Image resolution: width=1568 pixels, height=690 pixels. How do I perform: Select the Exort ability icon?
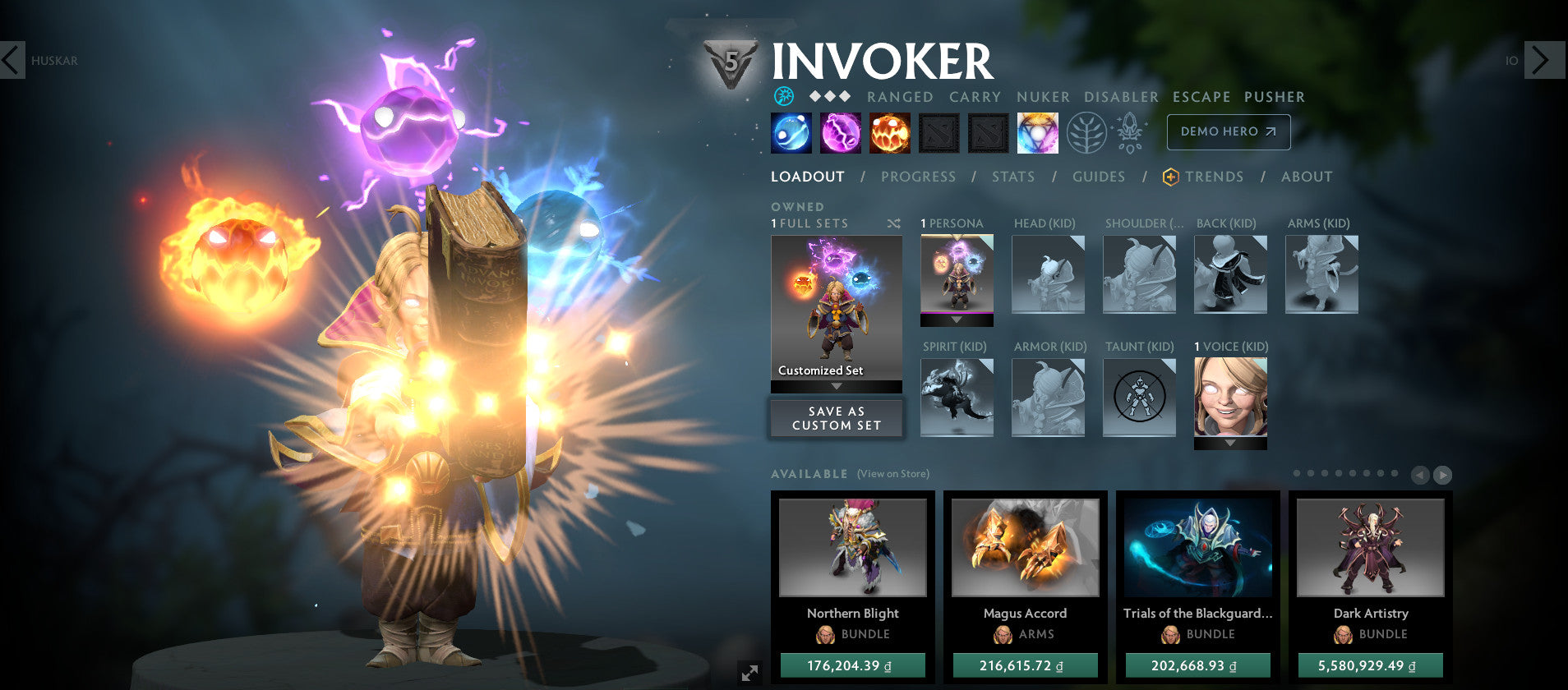tap(888, 132)
